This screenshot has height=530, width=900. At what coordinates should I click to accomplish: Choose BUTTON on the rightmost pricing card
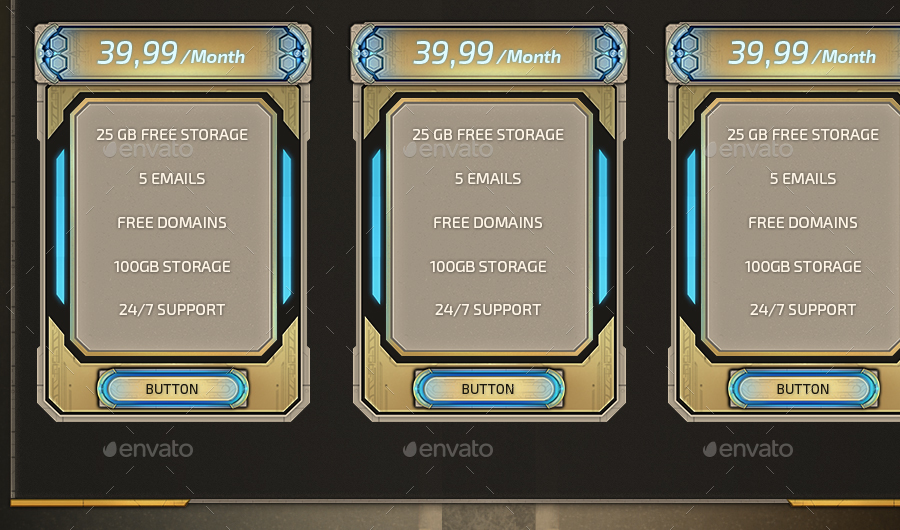(803, 389)
